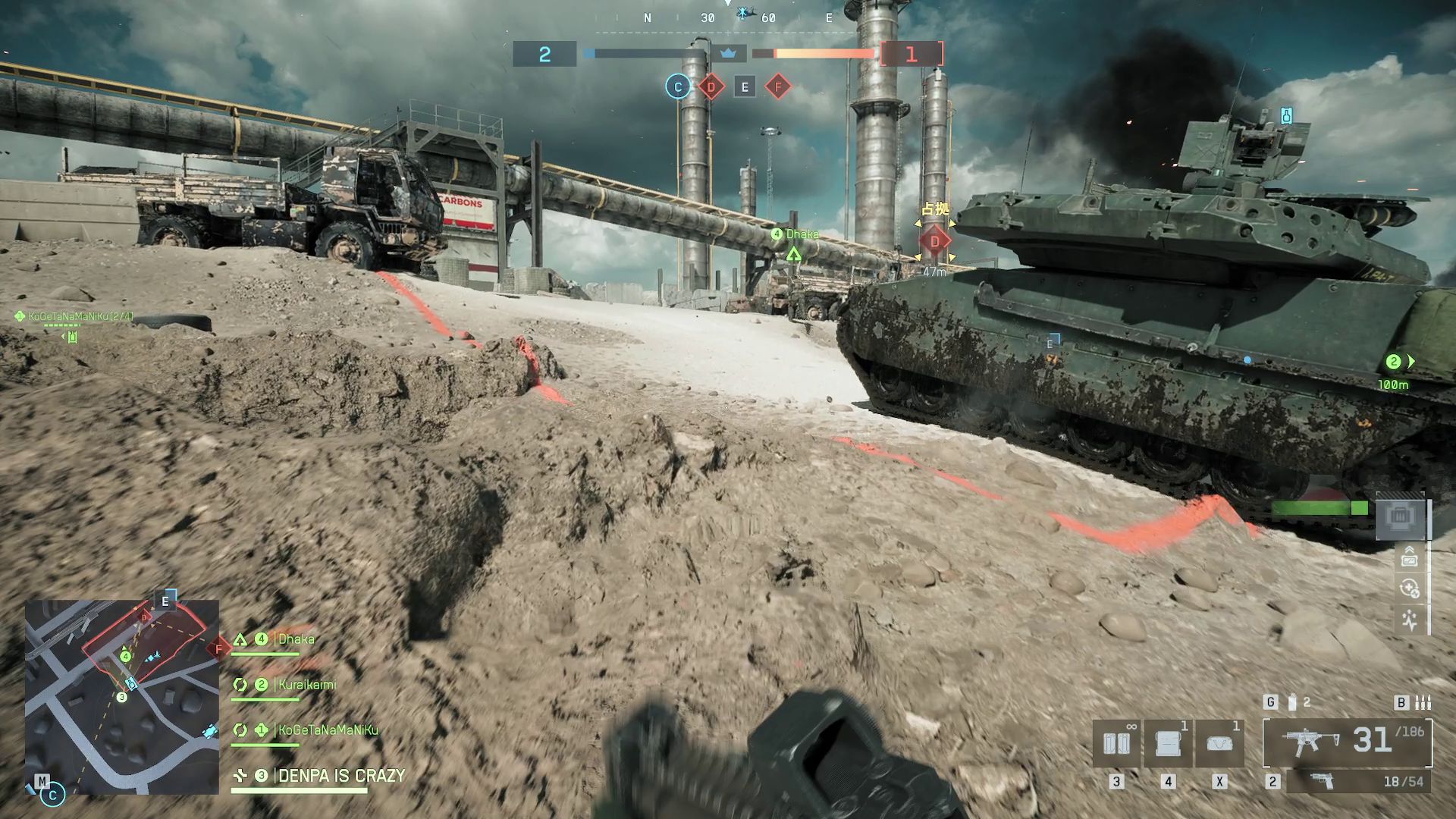Click the ammo magazines icon in slot 3
This screenshot has width=1456, height=819.
tap(1117, 742)
